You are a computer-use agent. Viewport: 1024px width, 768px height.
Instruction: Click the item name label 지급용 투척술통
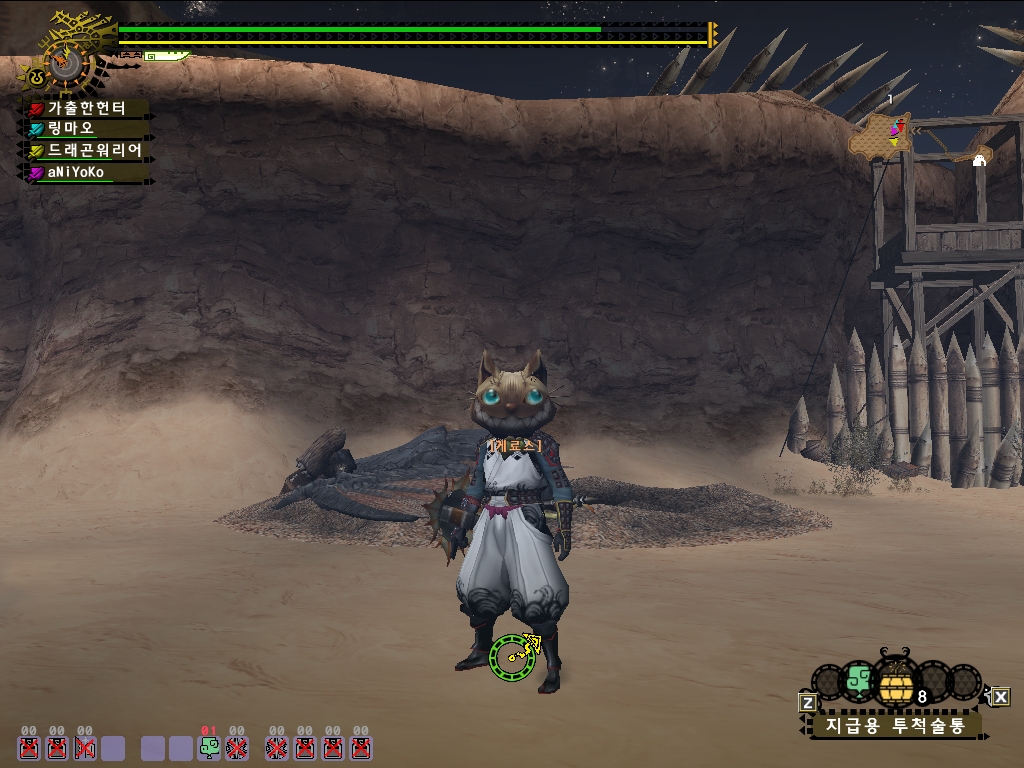895,725
